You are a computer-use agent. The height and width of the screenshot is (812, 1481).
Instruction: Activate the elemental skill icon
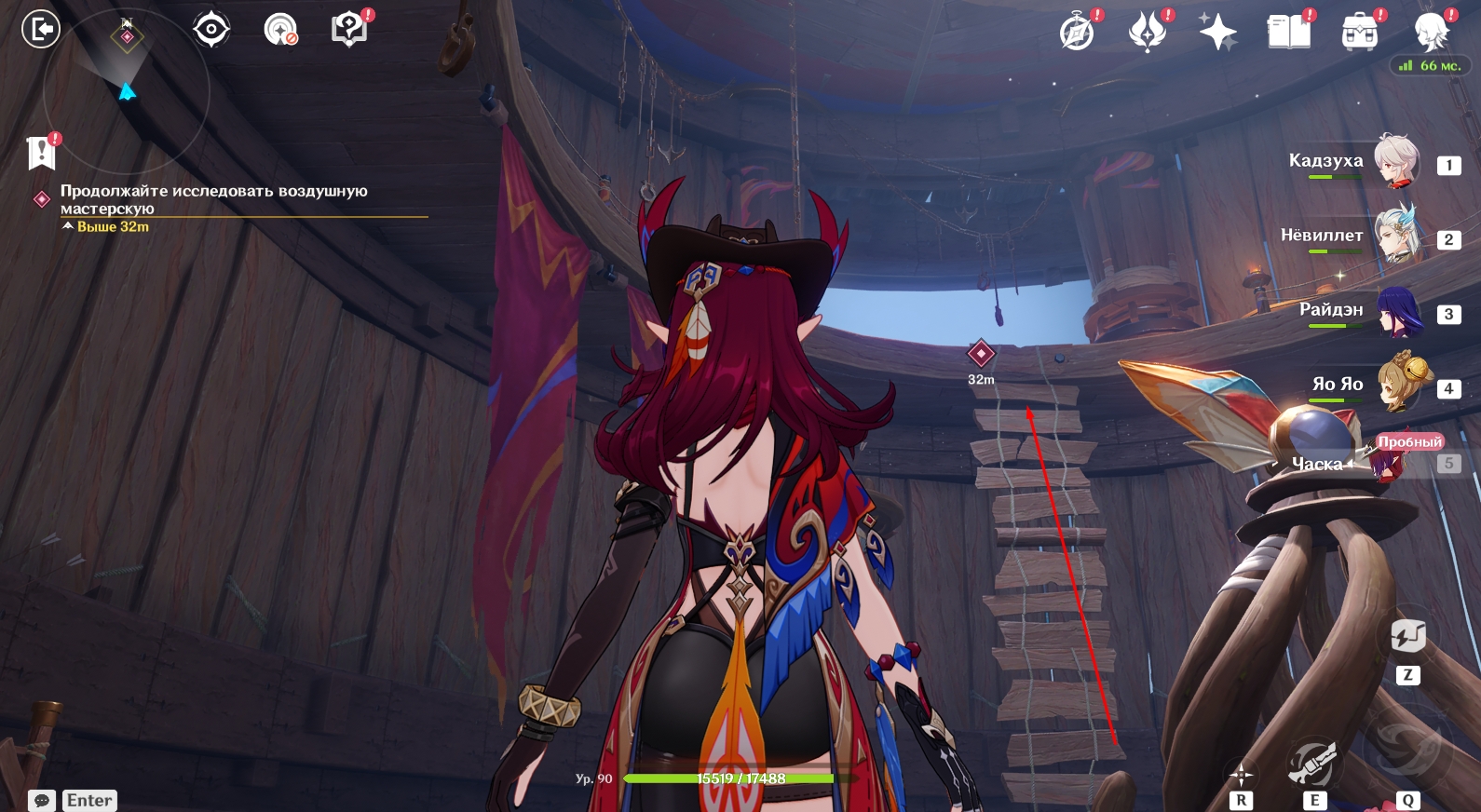[x=1313, y=764]
